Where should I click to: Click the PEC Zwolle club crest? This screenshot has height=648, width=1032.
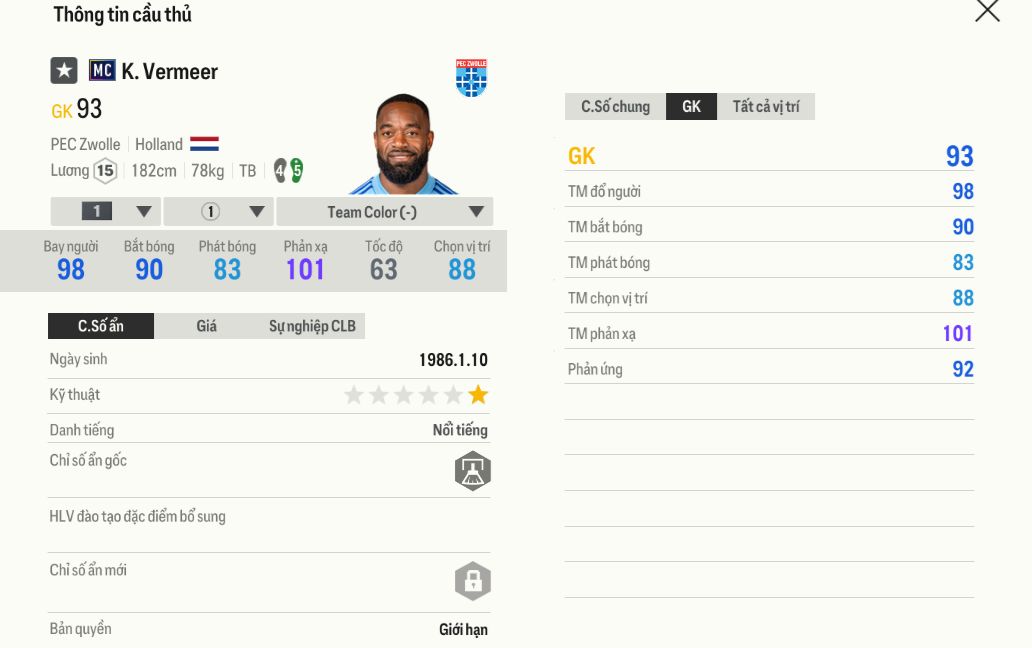pos(471,78)
